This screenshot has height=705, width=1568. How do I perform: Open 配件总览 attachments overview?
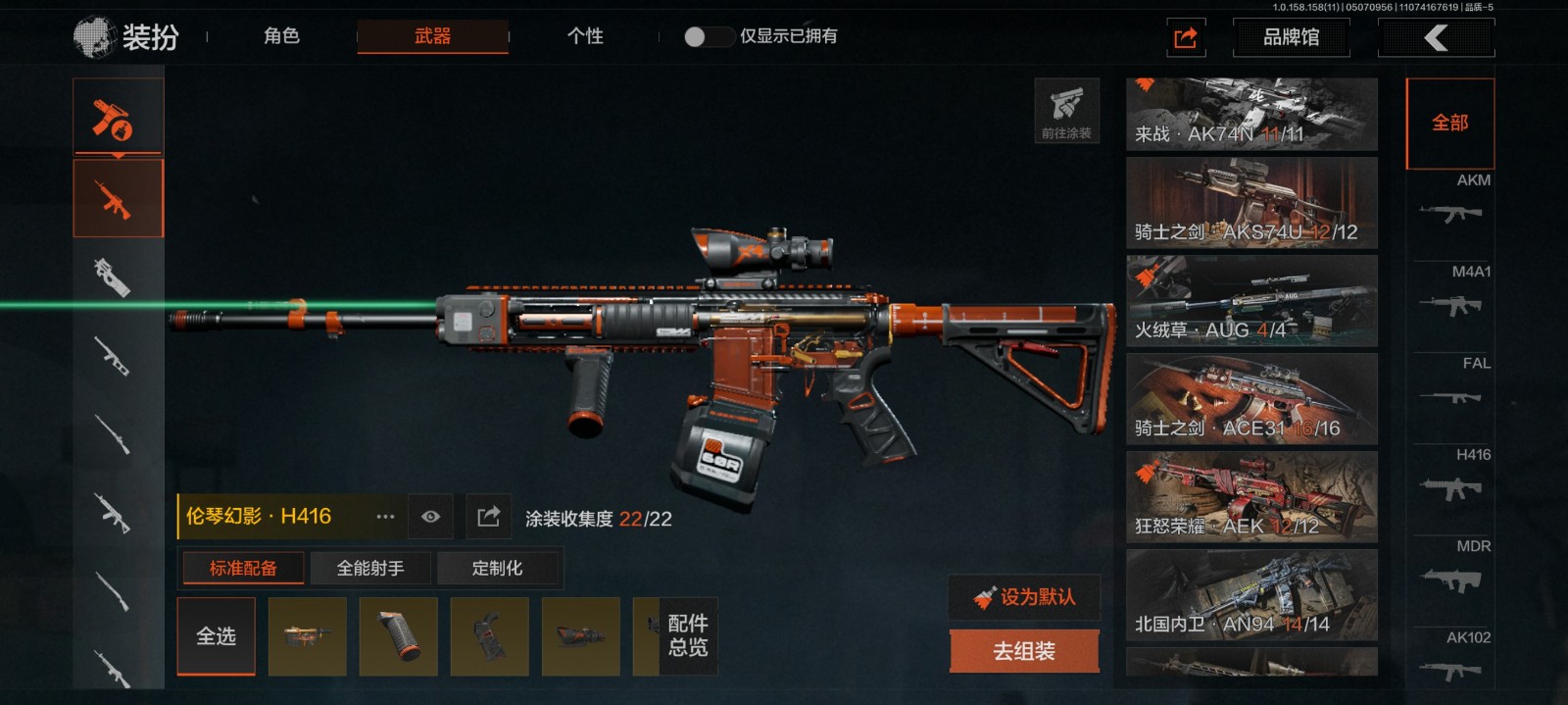click(x=687, y=635)
